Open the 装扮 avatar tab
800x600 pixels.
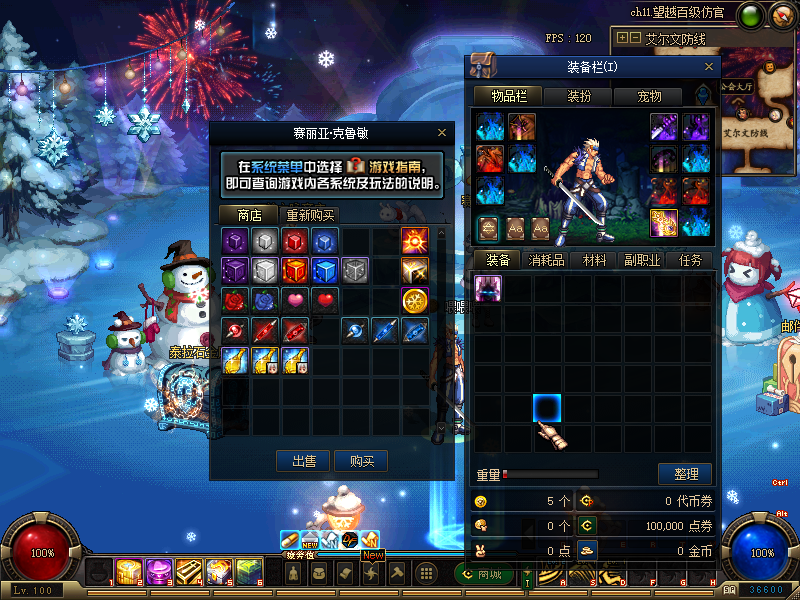[x=579, y=96]
